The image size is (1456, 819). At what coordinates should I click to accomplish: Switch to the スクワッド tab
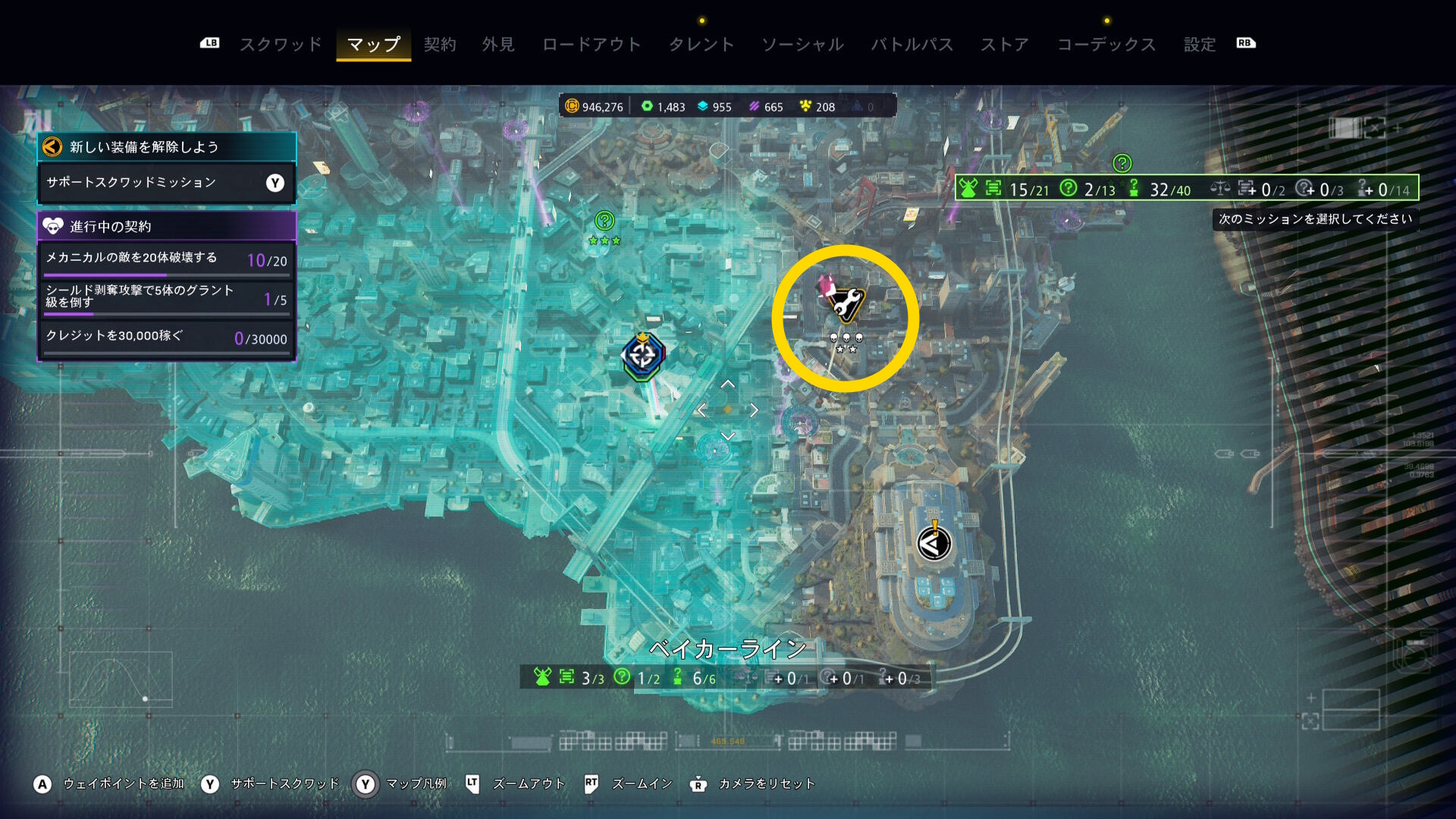pyautogui.click(x=281, y=44)
